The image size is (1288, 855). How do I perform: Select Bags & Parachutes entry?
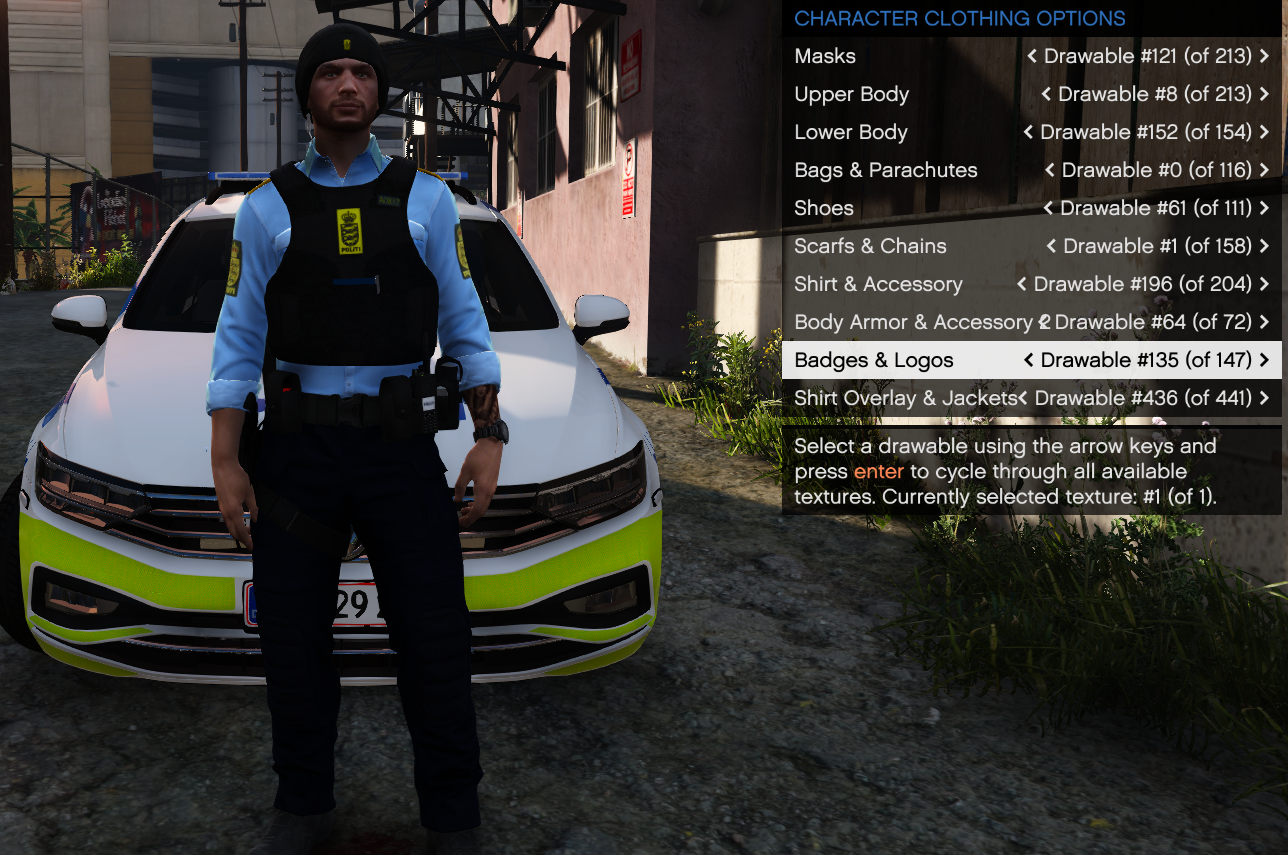click(885, 171)
